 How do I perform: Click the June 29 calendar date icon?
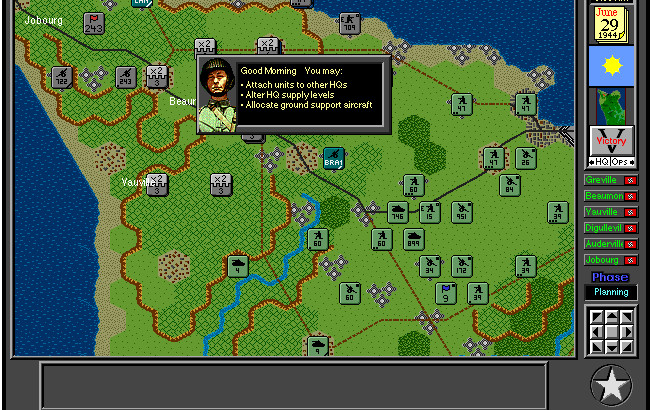coord(610,24)
